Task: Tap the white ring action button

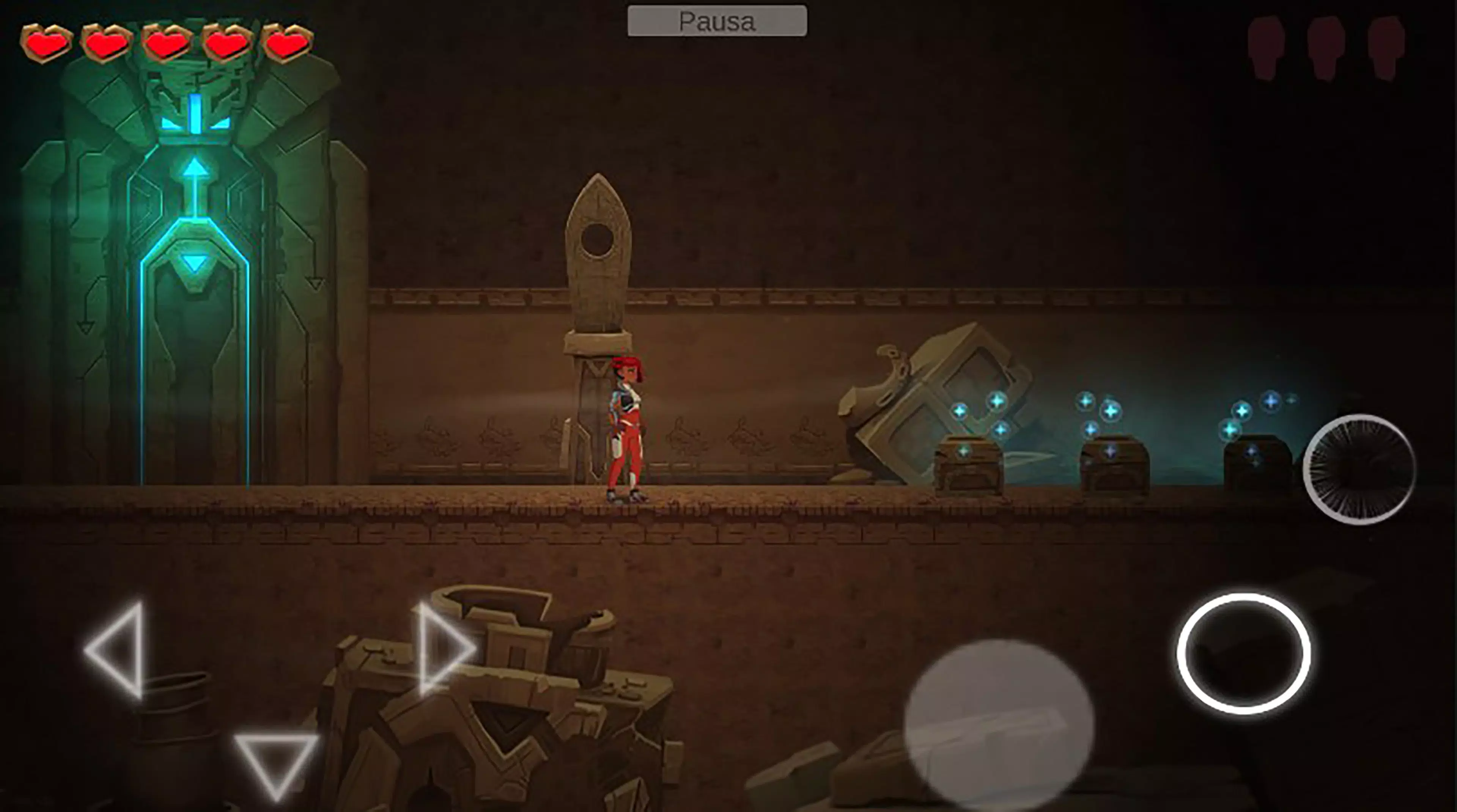Action: (1244, 653)
